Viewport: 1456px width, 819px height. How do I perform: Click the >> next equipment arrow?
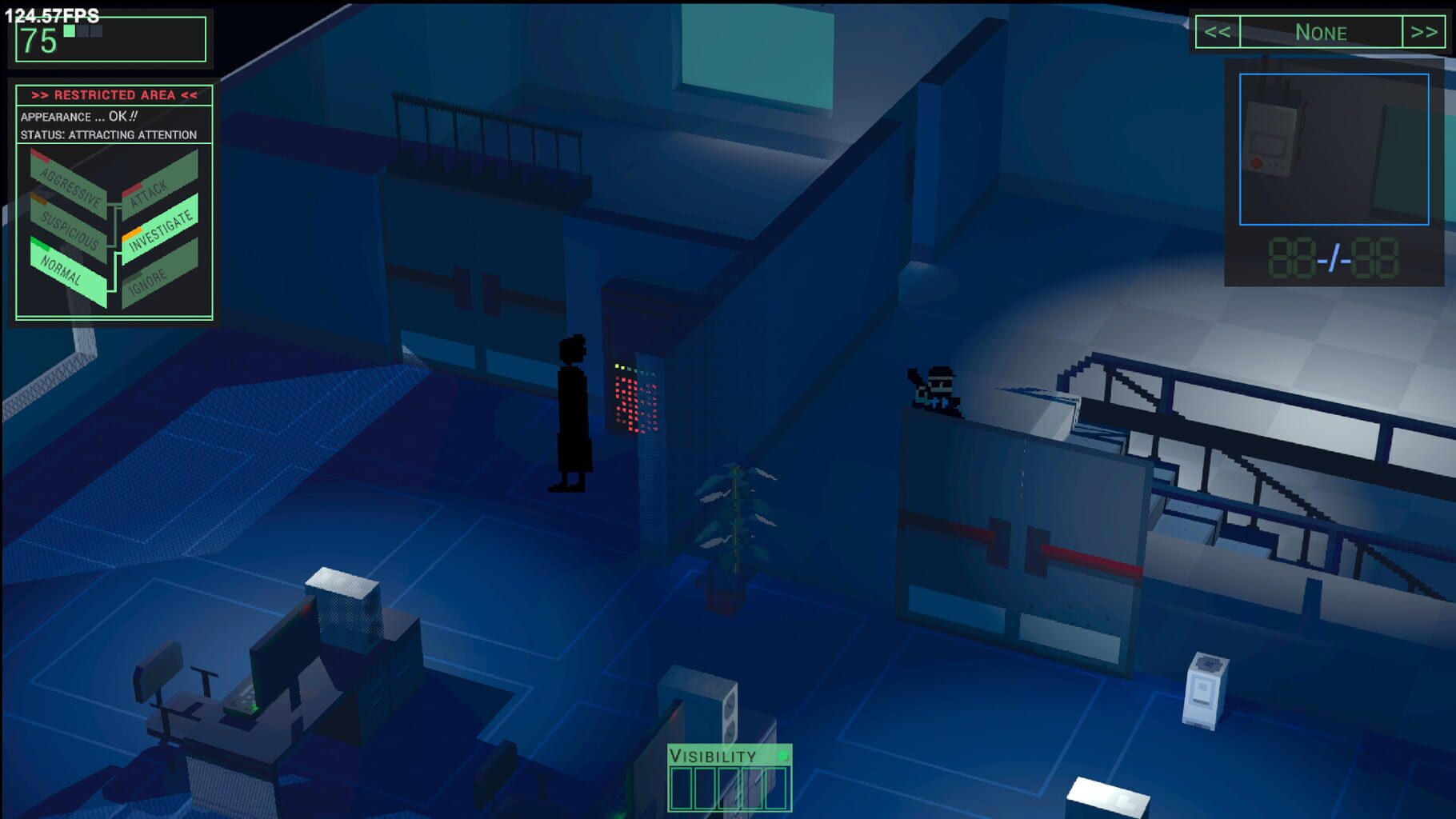point(1423,32)
